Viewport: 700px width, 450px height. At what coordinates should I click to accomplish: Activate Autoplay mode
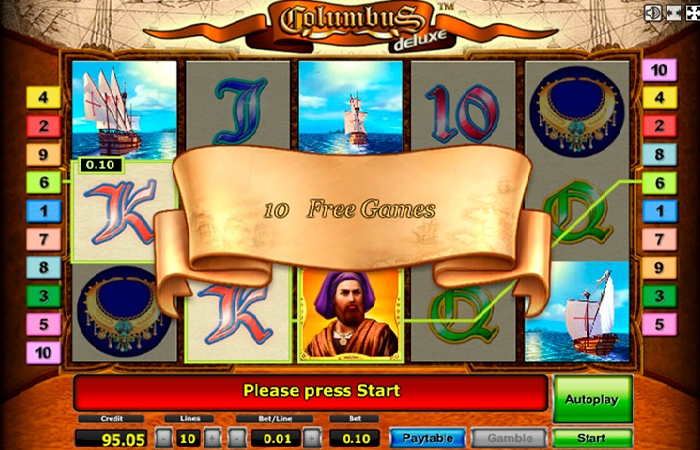(592, 399)
